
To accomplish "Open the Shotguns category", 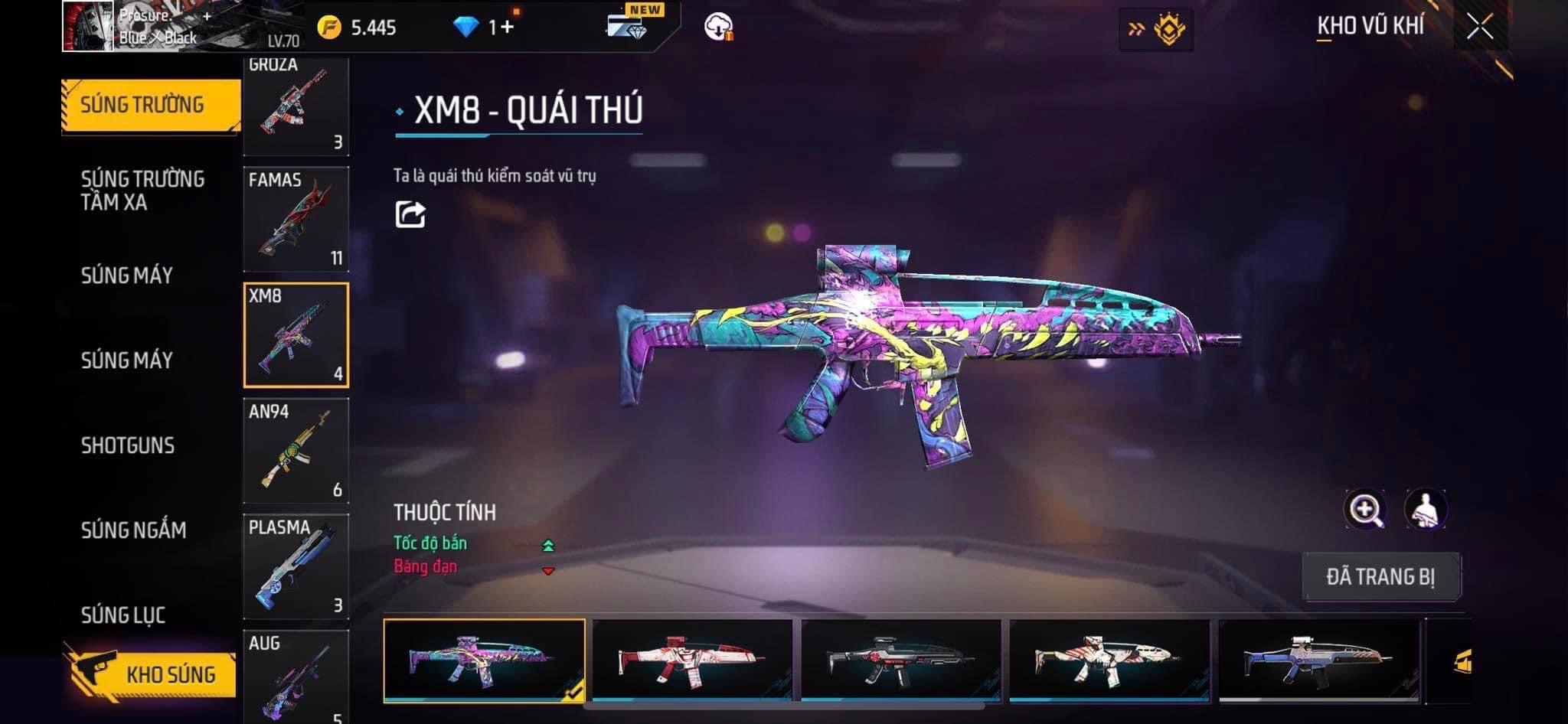I will click(x=128, y=445).
